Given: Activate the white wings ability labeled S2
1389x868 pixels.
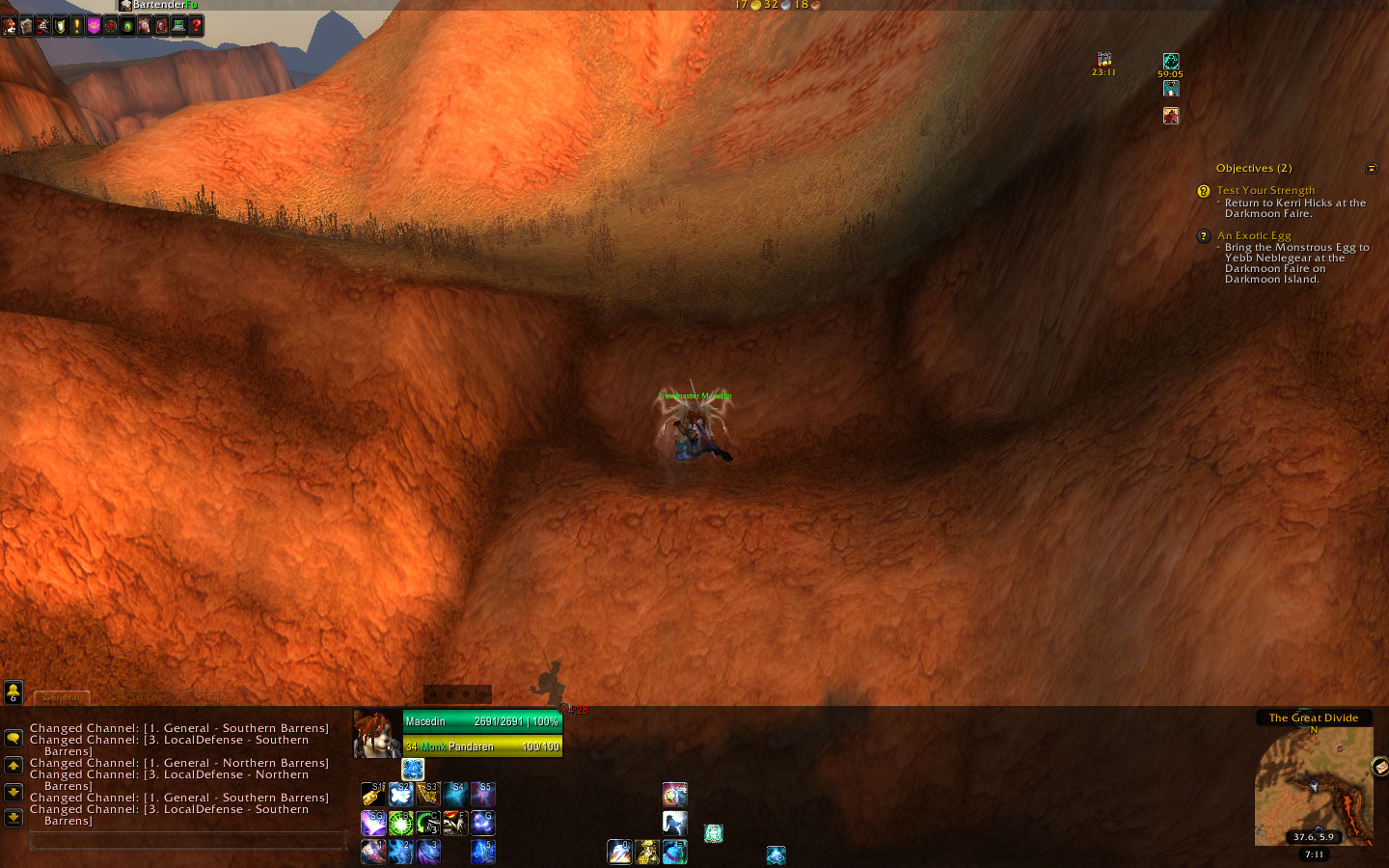Looking at the screenshot, I should (x=401, y=794).
